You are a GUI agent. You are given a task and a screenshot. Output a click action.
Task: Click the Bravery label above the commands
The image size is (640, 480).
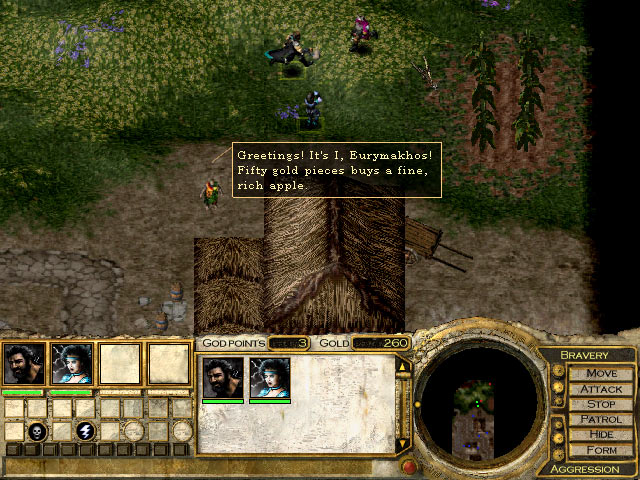coord(584,355)
